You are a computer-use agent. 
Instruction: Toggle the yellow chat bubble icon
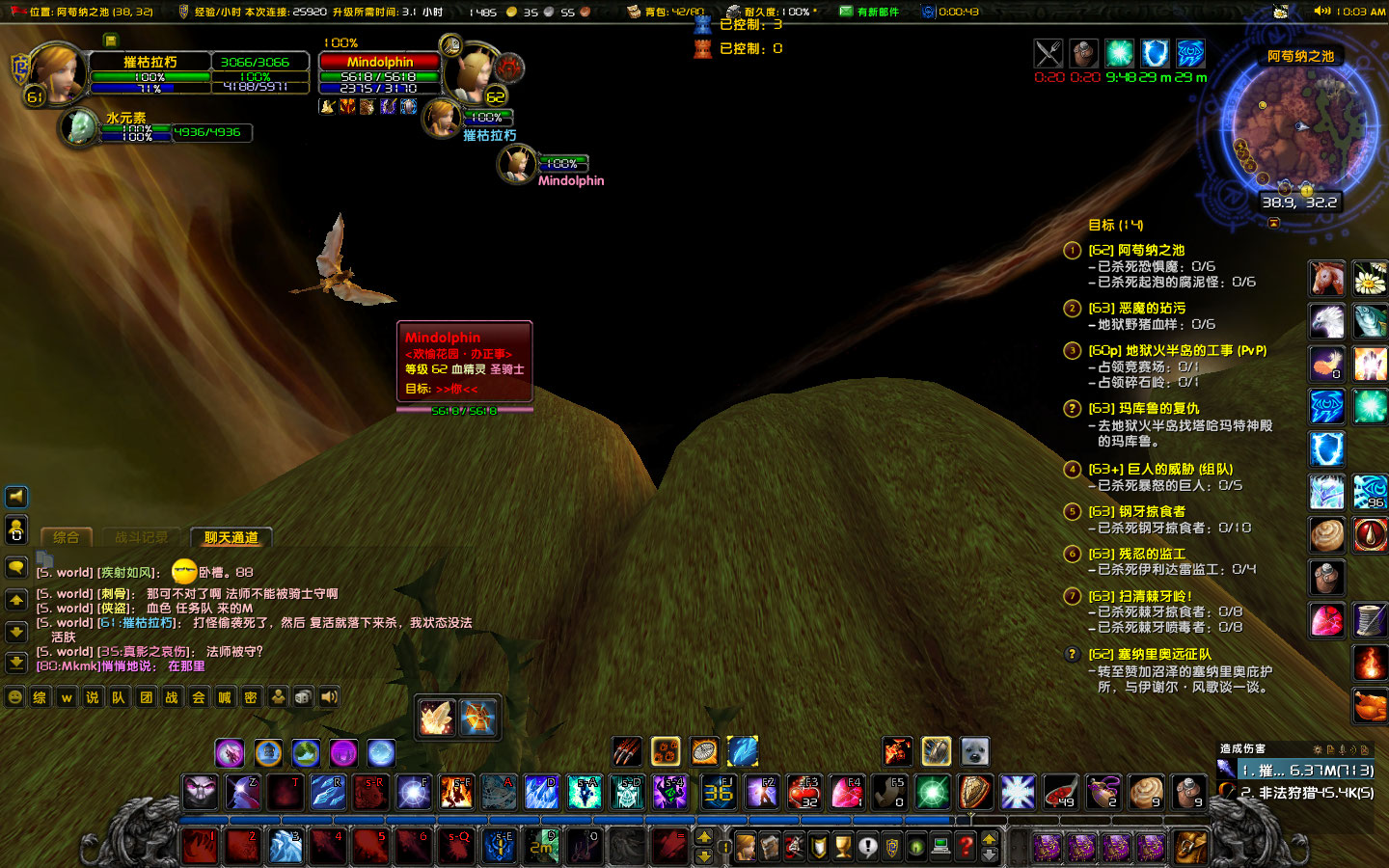coord(15,568)
